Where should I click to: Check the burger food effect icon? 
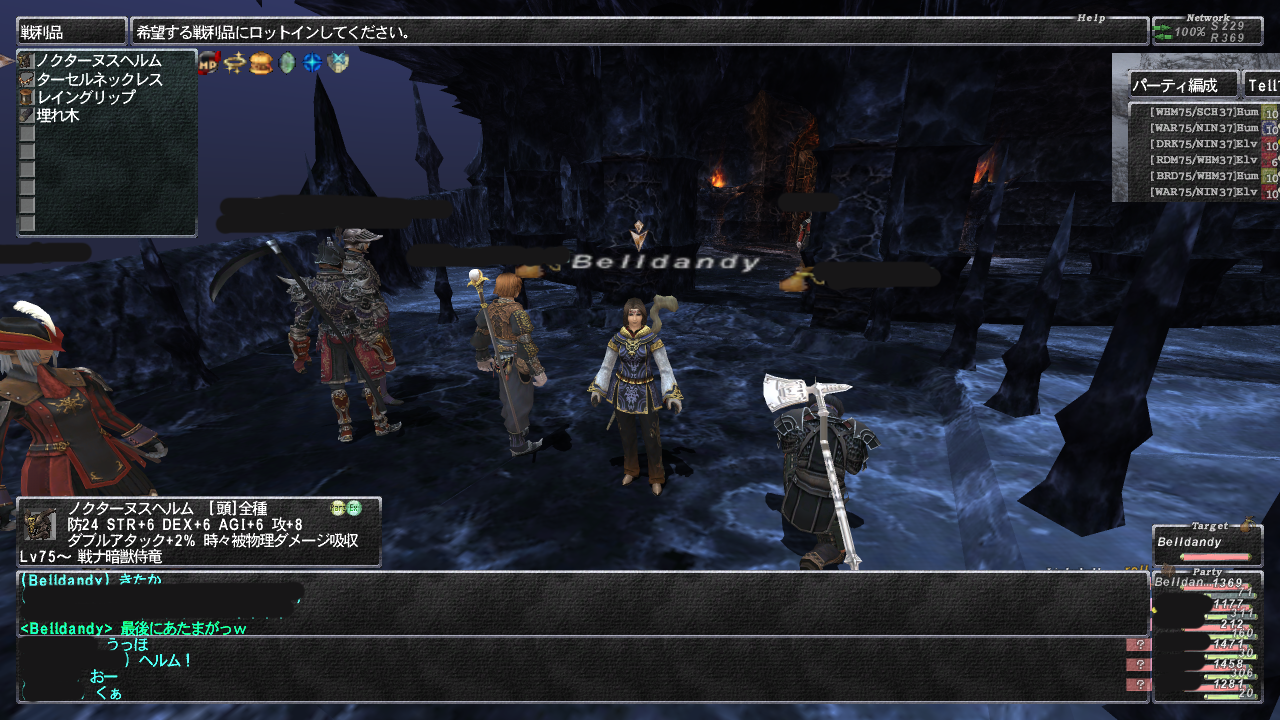261,63
